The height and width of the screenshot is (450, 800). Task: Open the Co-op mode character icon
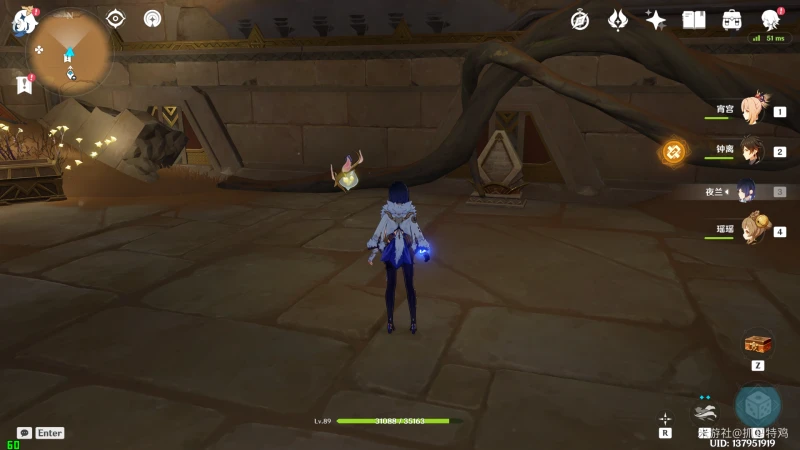tap(770, 19)
